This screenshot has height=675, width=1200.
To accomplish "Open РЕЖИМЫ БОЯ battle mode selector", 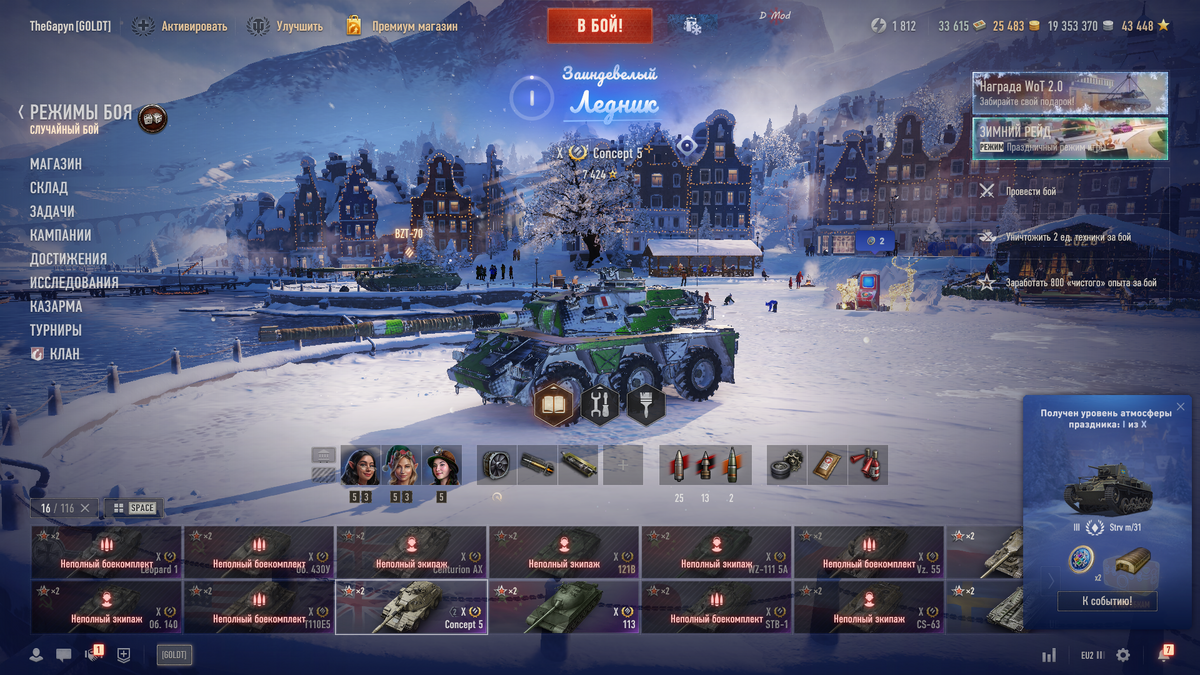I will [80, 113].
